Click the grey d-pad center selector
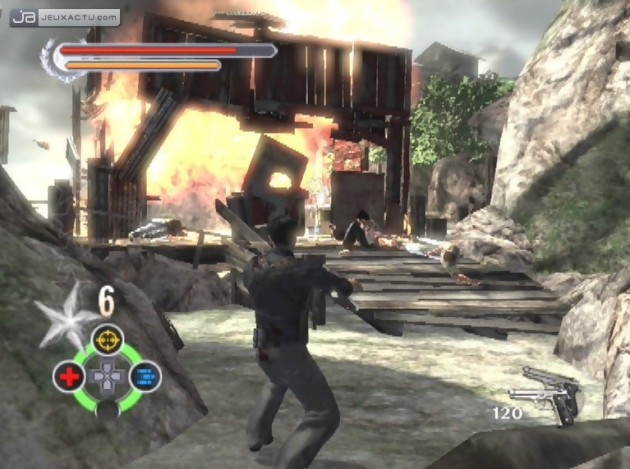The image size is (630, 469). point(107,377)
